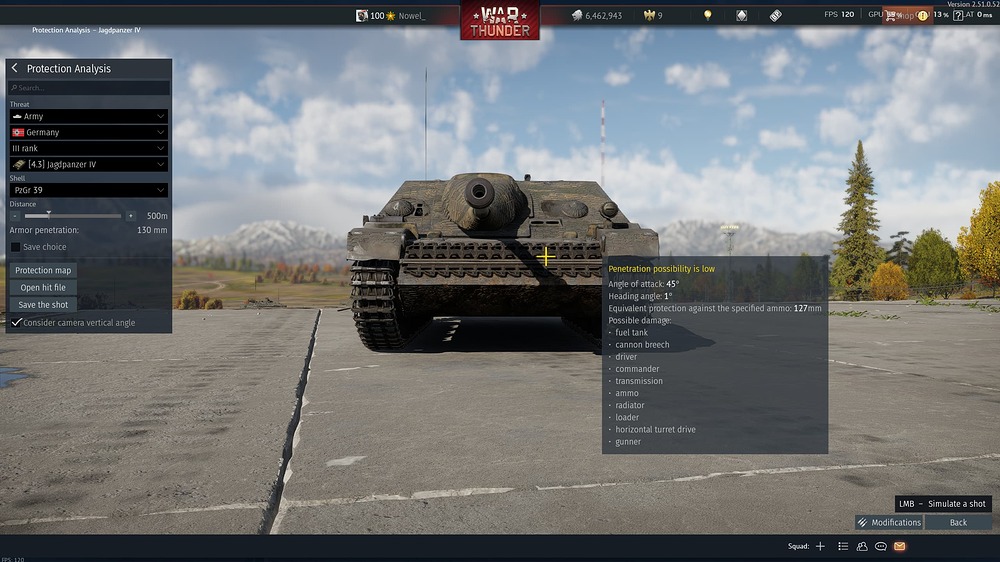Click the back arrow beside Protection Analysis
Screen dimensions: 1000x562
[15, 68]
